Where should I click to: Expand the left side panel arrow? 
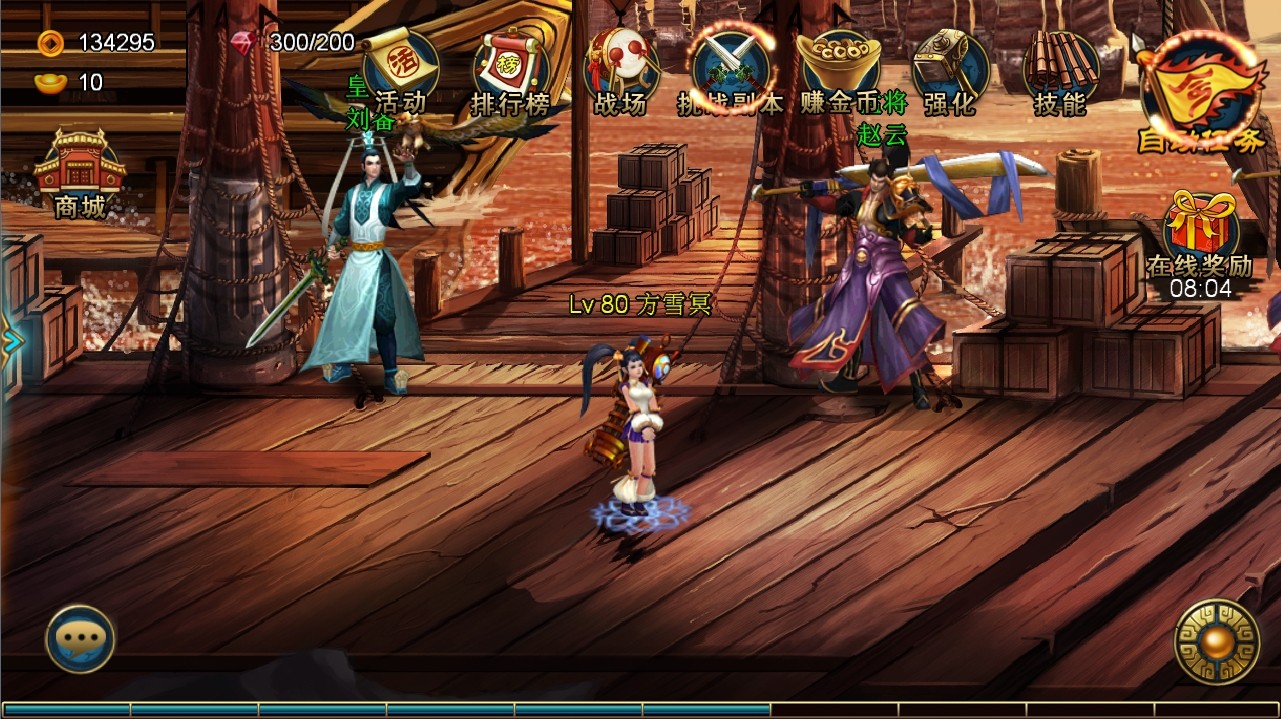pyautogui.click(x=12, y=342)
